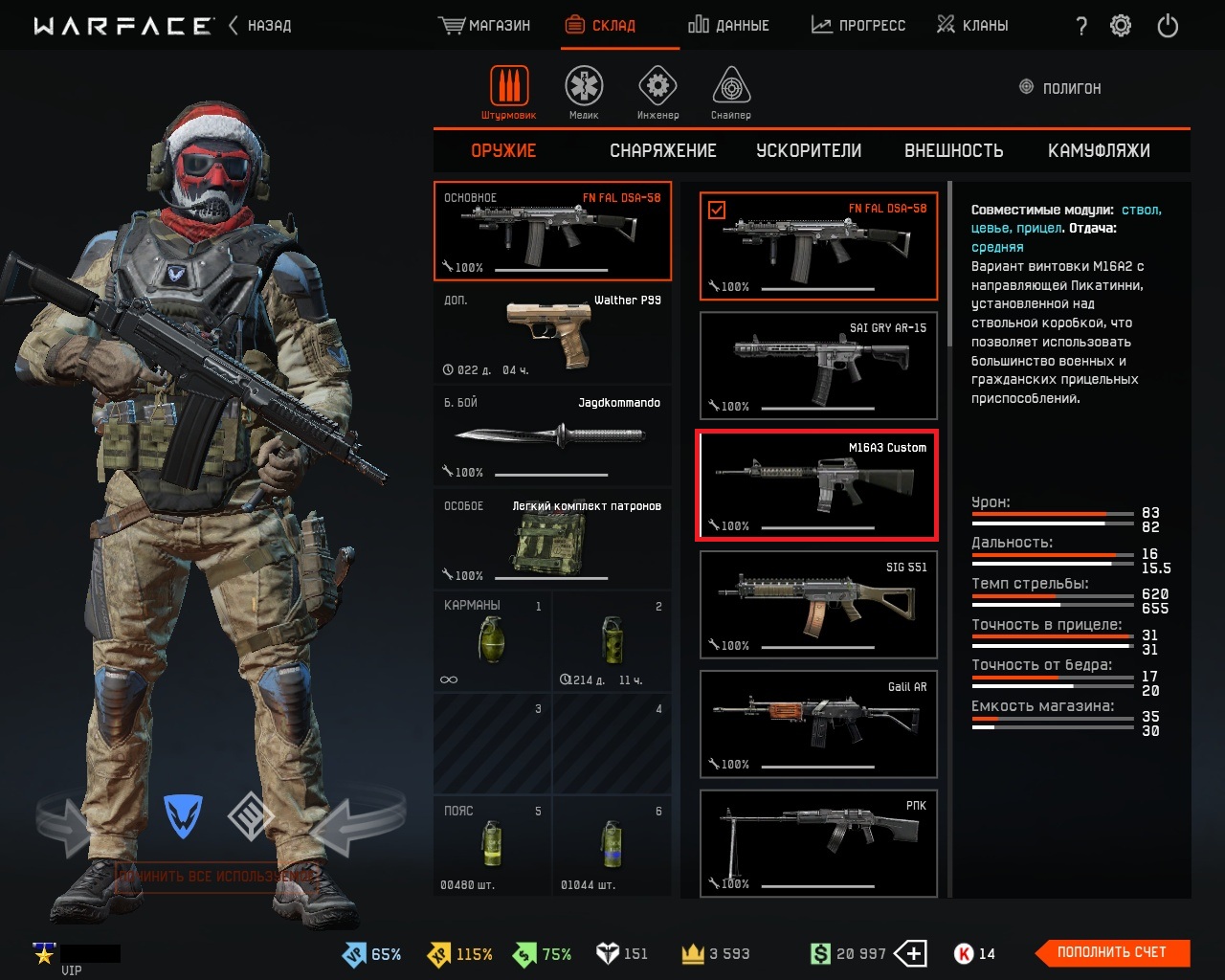Choose the SIG 551 rifle

(818, 605)
